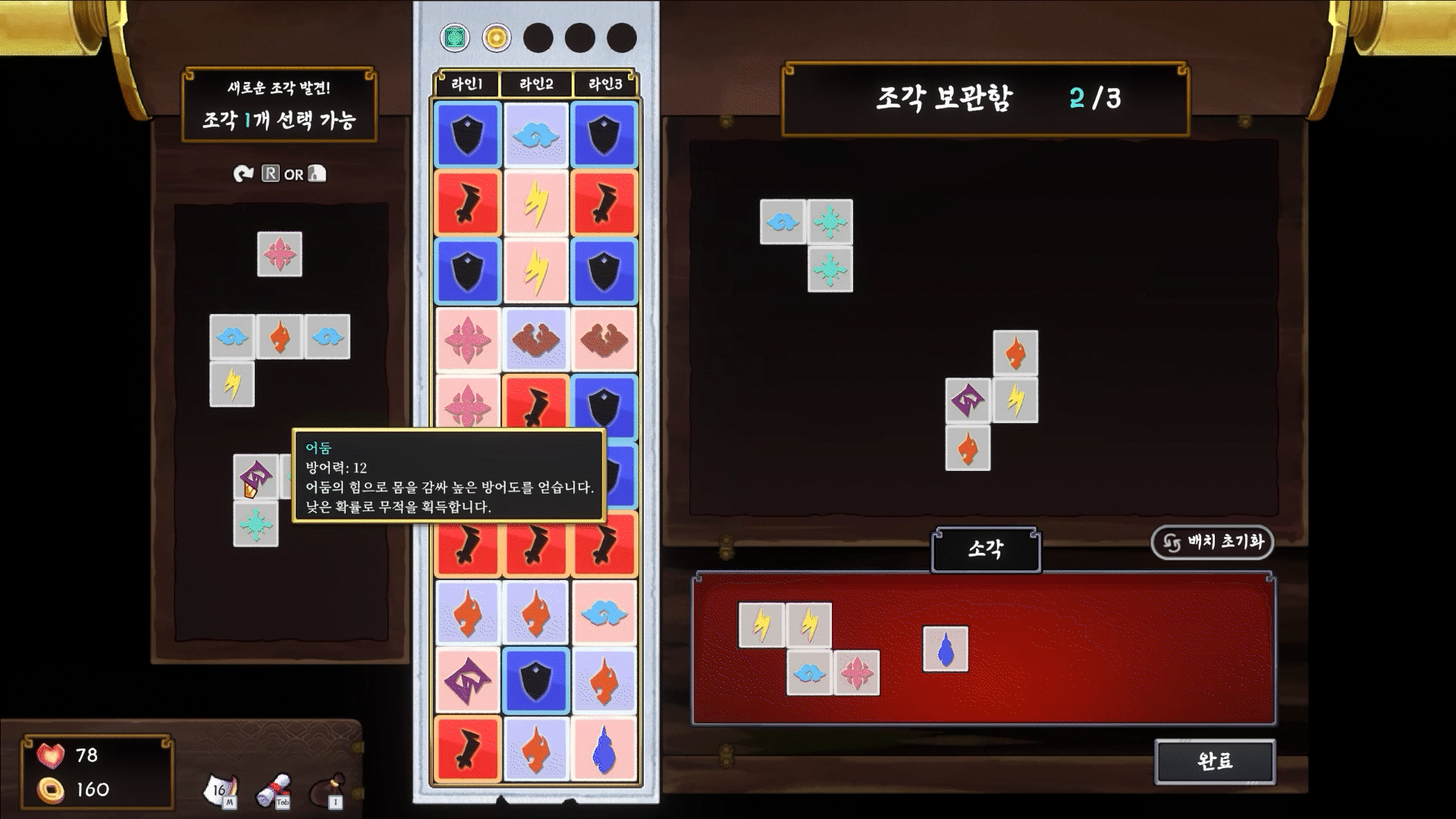
Task: Switch to the 라인3 tab
Action: (x=604, y=84)
